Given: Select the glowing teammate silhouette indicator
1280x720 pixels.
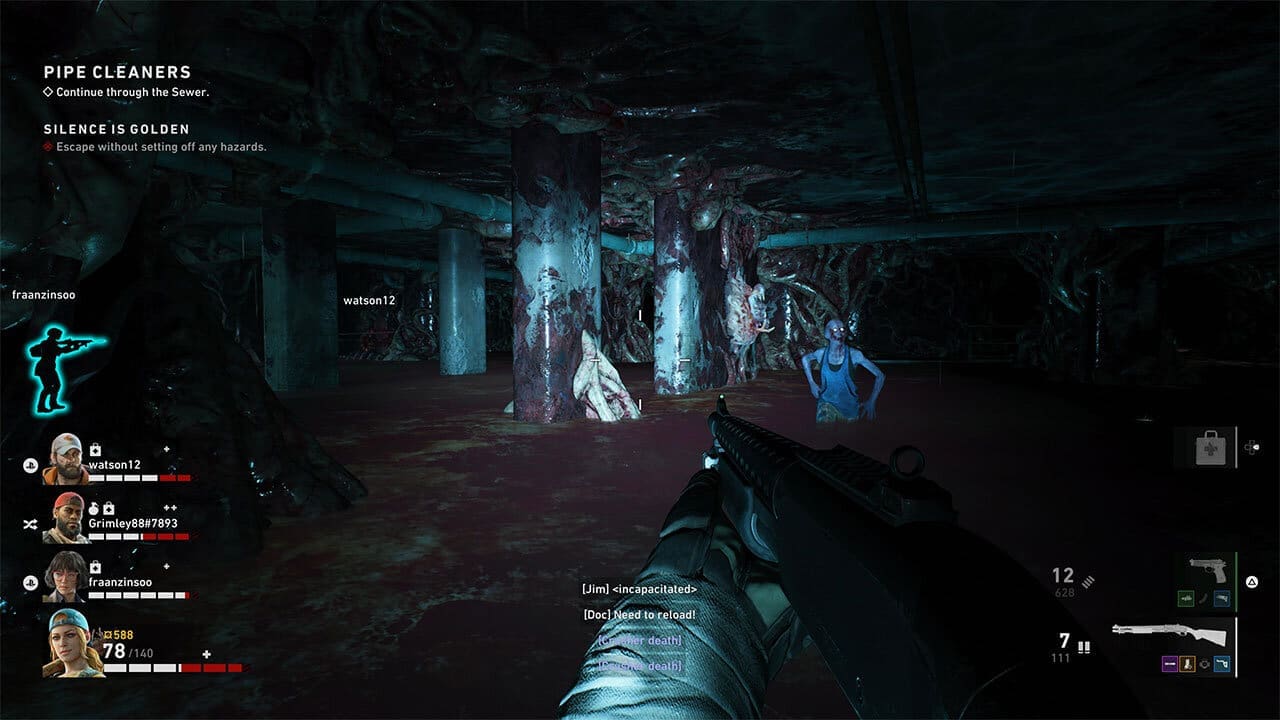Looking at the screenshot, I should click(x=64, y=366).
